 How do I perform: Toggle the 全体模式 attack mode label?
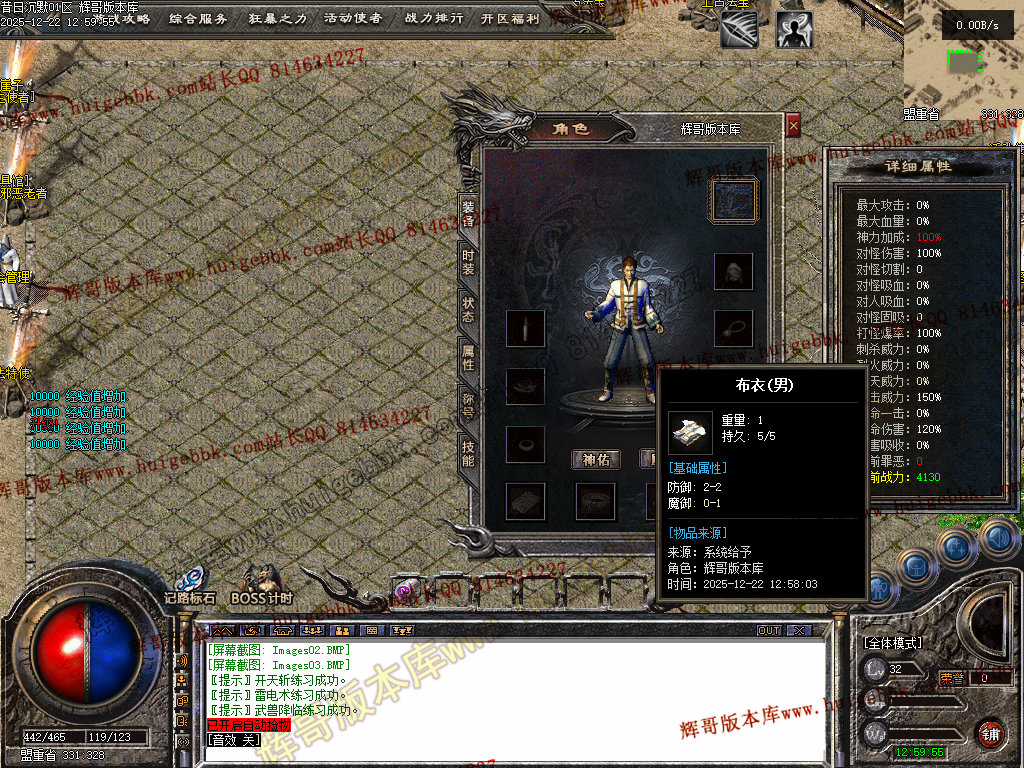coord(893,642)
